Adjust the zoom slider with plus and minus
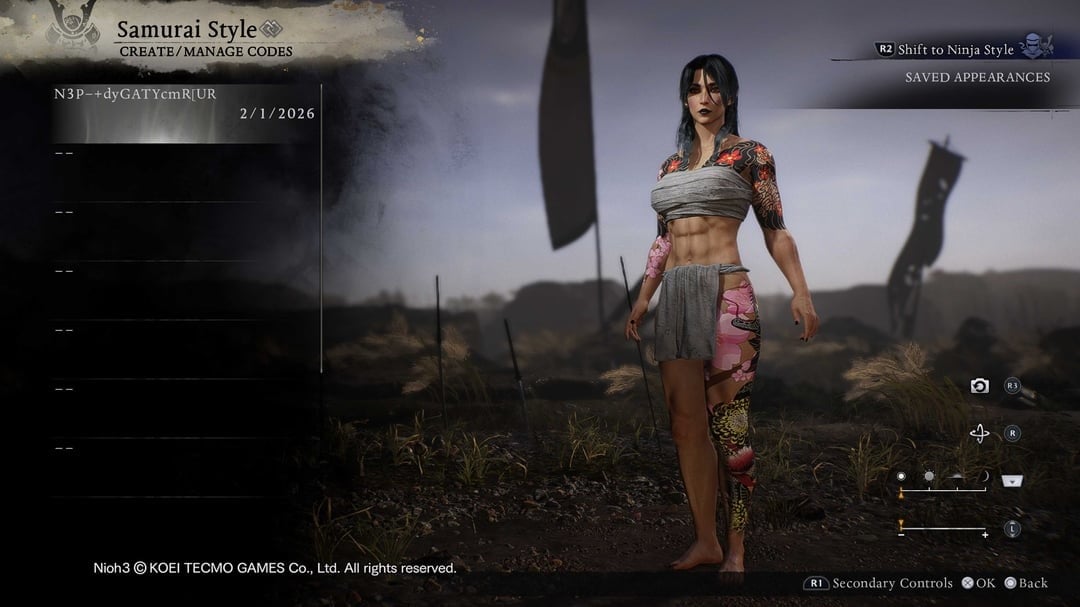 coord(942,529)
